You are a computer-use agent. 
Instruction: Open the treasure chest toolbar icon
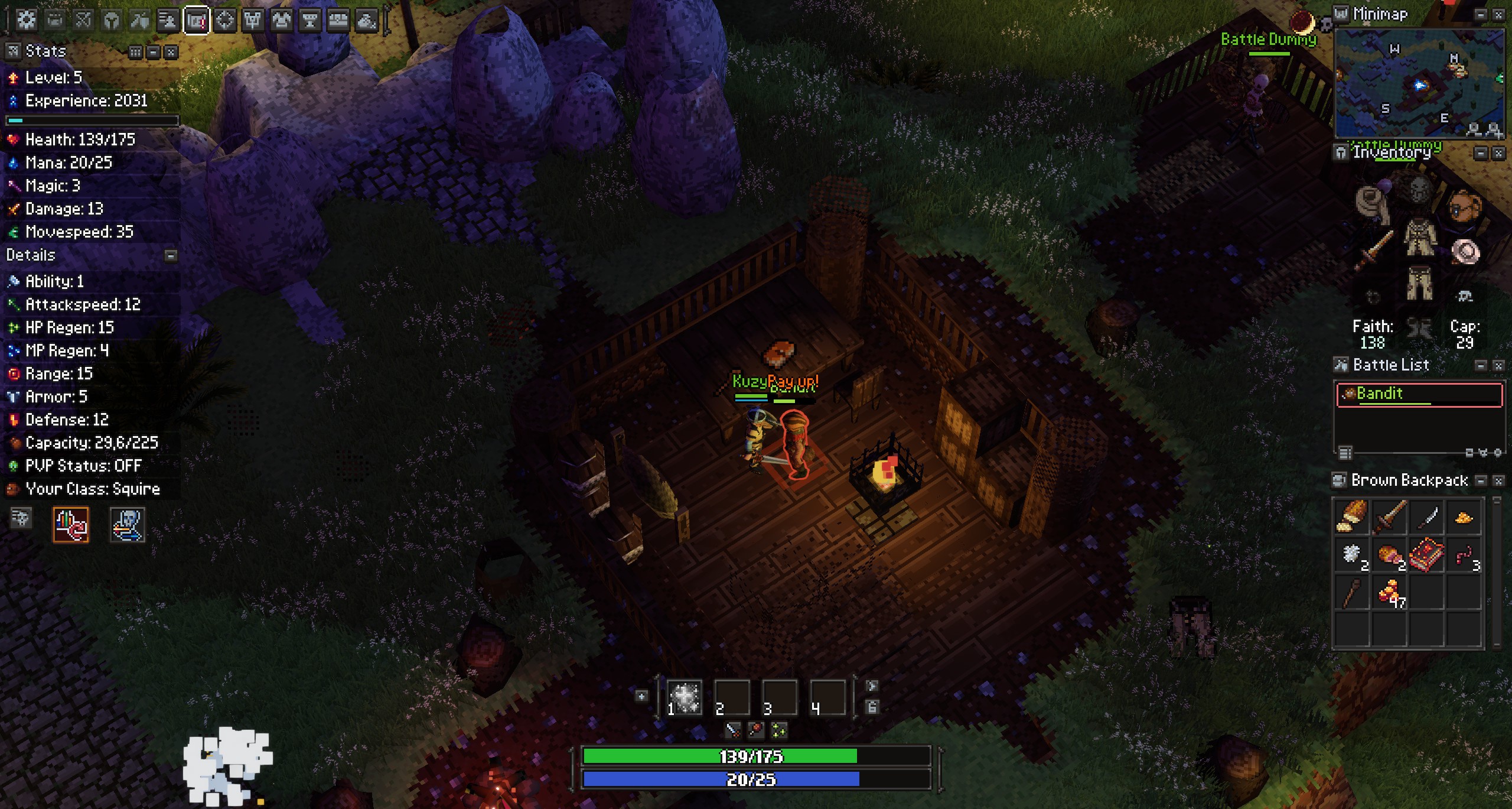pos(338,21)
